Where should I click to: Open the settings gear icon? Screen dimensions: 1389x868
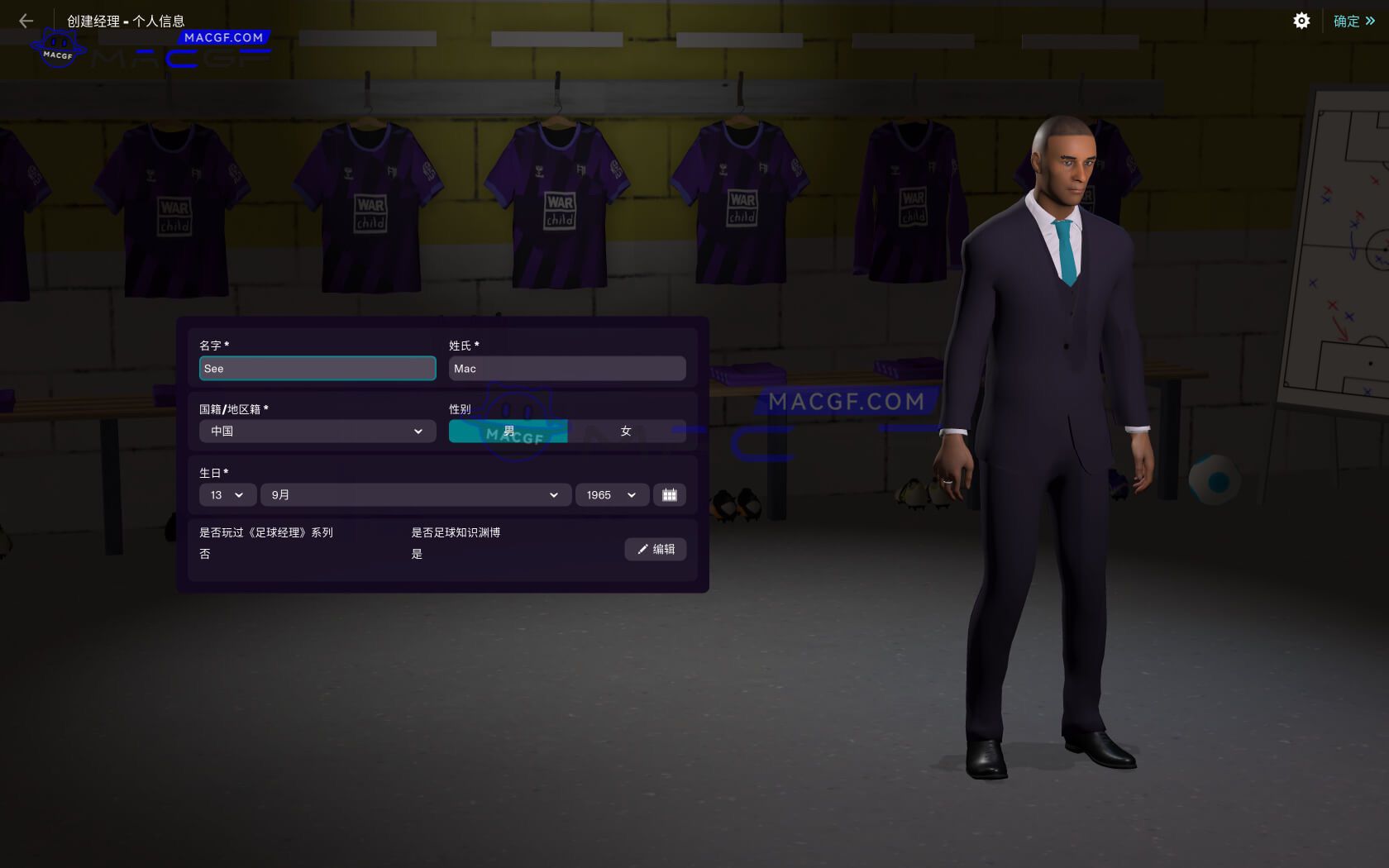(1301, 20)
